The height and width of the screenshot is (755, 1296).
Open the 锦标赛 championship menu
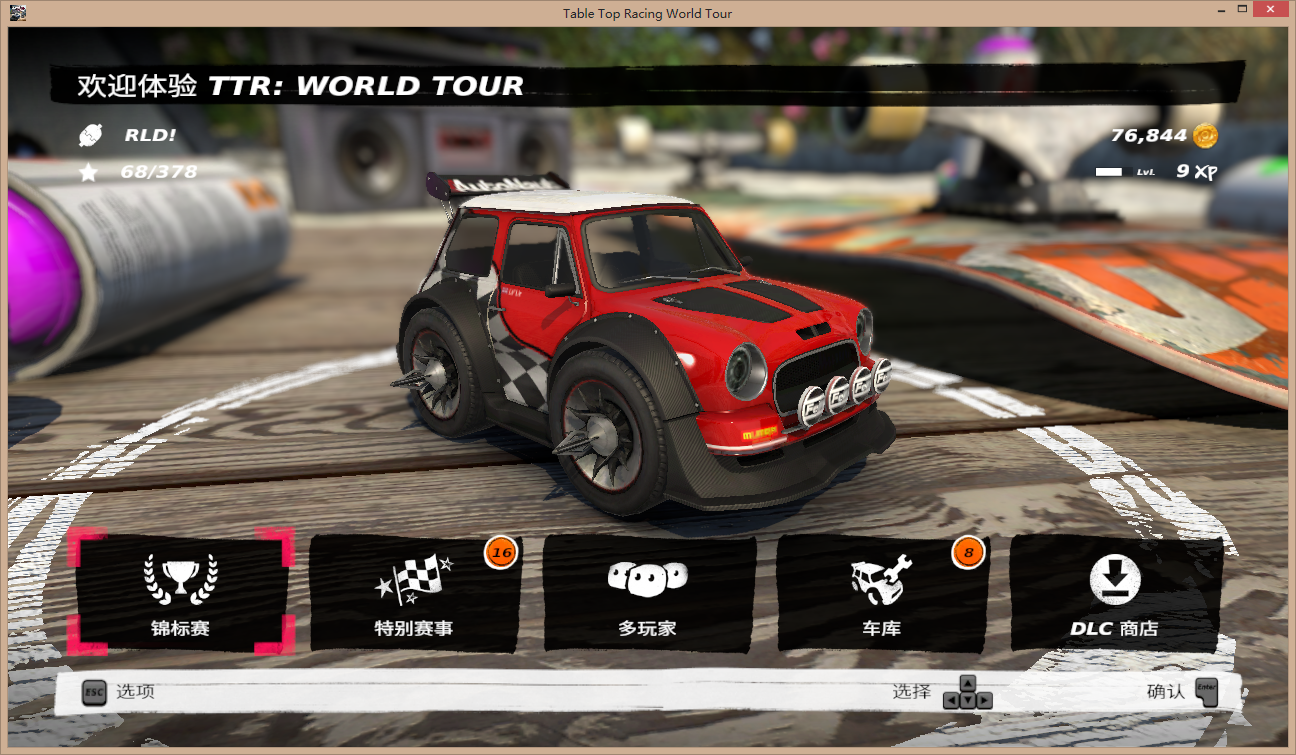[181, 593]
